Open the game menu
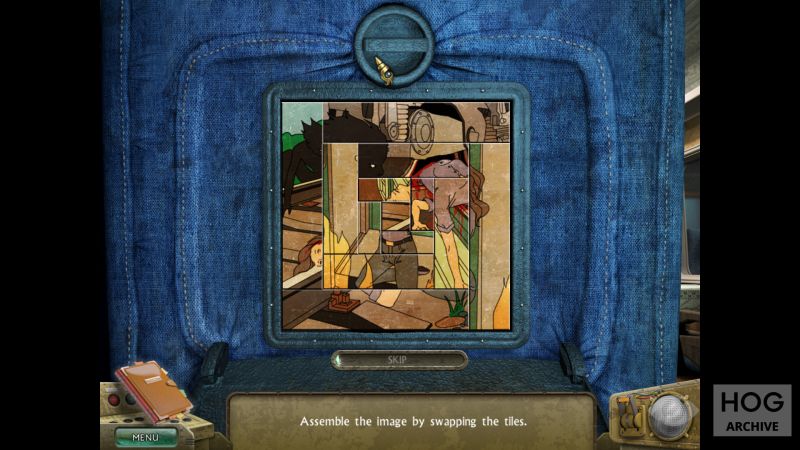 [x=145, y=436]
